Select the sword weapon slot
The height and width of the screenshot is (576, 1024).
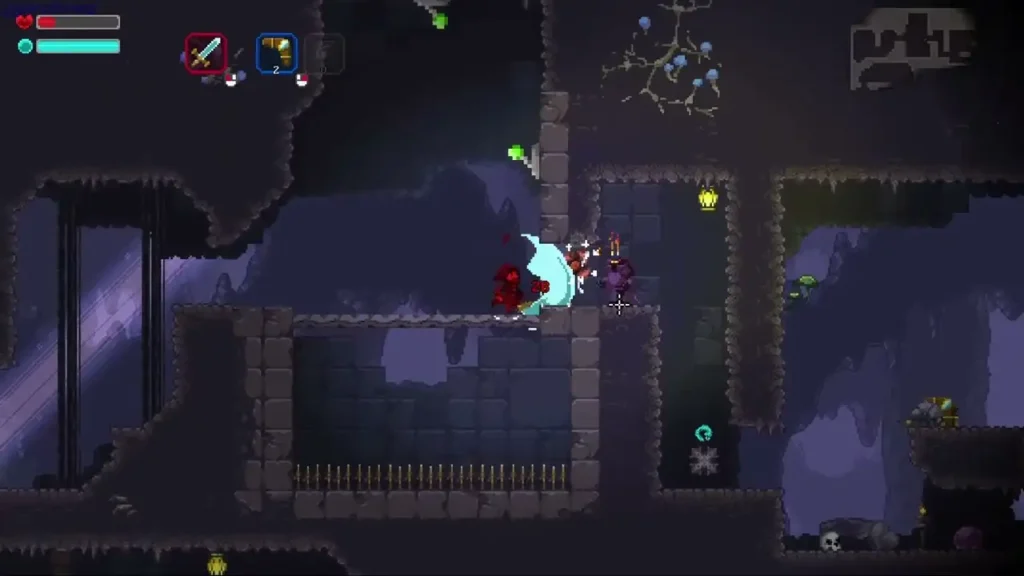click(x=205, y=53)
